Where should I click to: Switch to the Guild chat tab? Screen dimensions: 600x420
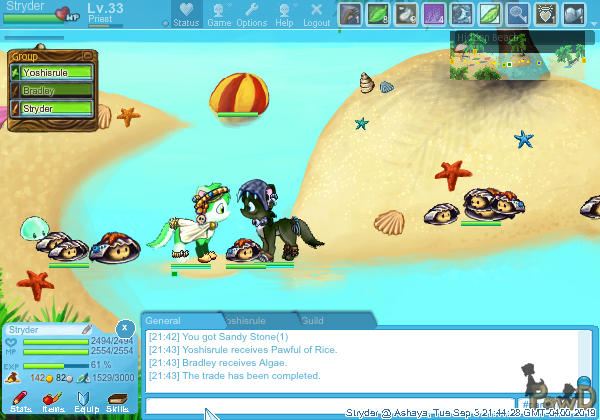click(x=312, y=321)
